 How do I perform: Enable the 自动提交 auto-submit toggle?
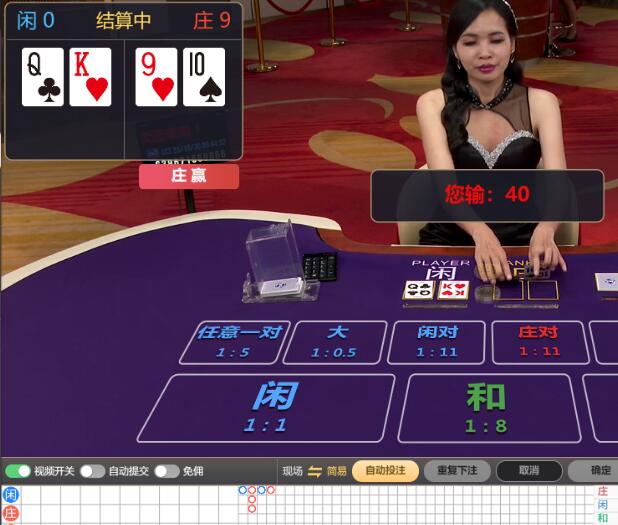click(92, 471)
